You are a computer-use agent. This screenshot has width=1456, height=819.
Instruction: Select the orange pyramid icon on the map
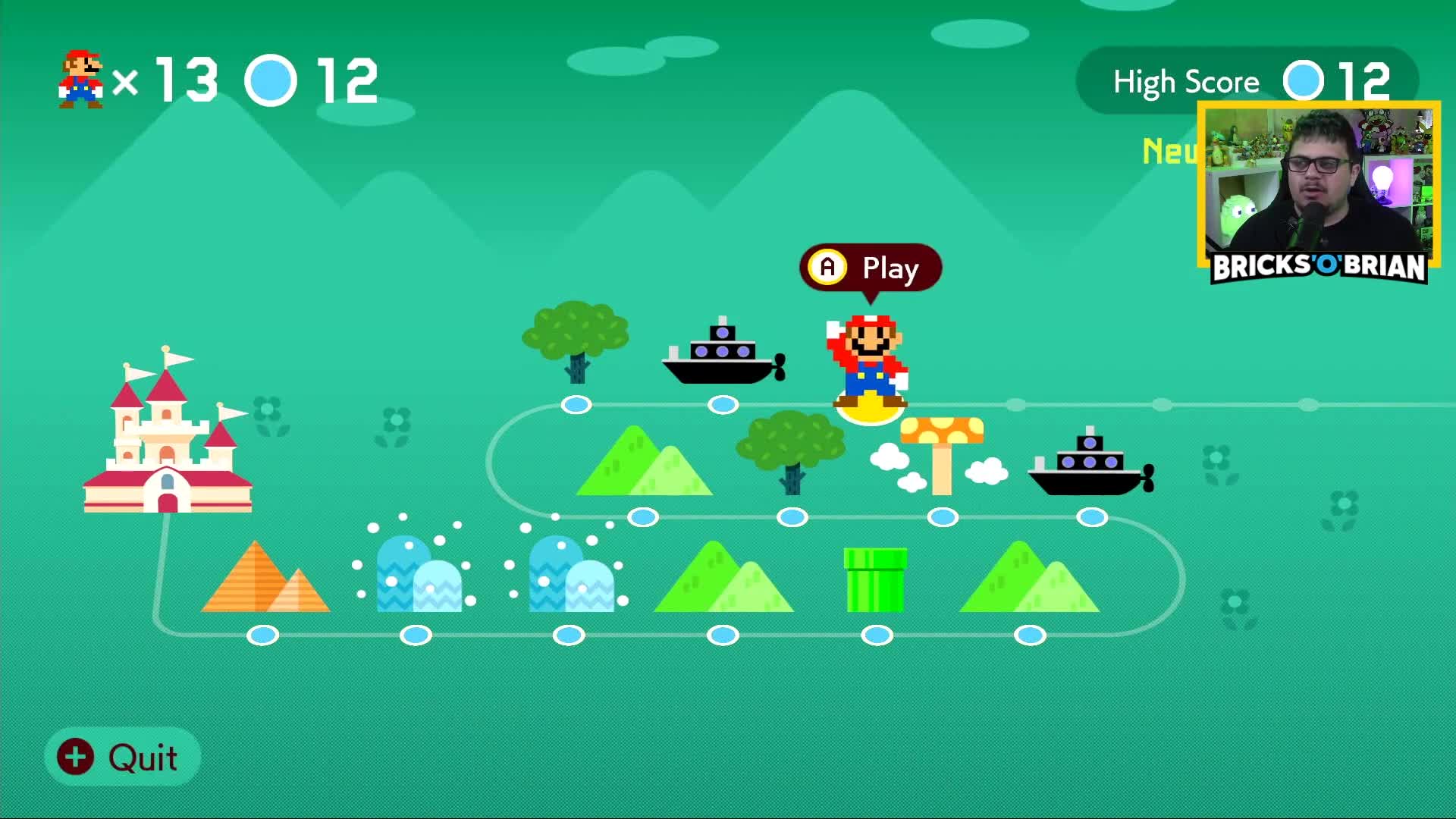click(262, 576)
